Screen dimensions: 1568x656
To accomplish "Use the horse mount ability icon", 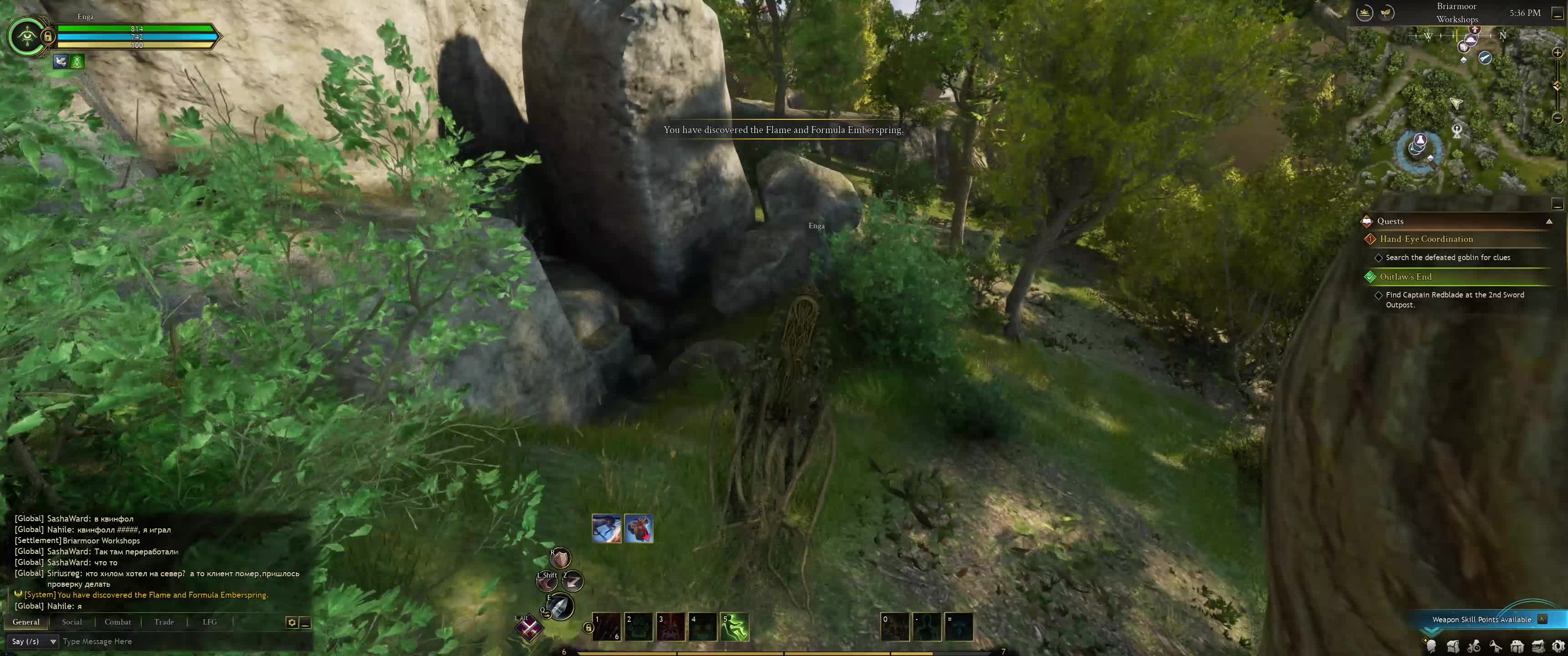I will (606, 528).
